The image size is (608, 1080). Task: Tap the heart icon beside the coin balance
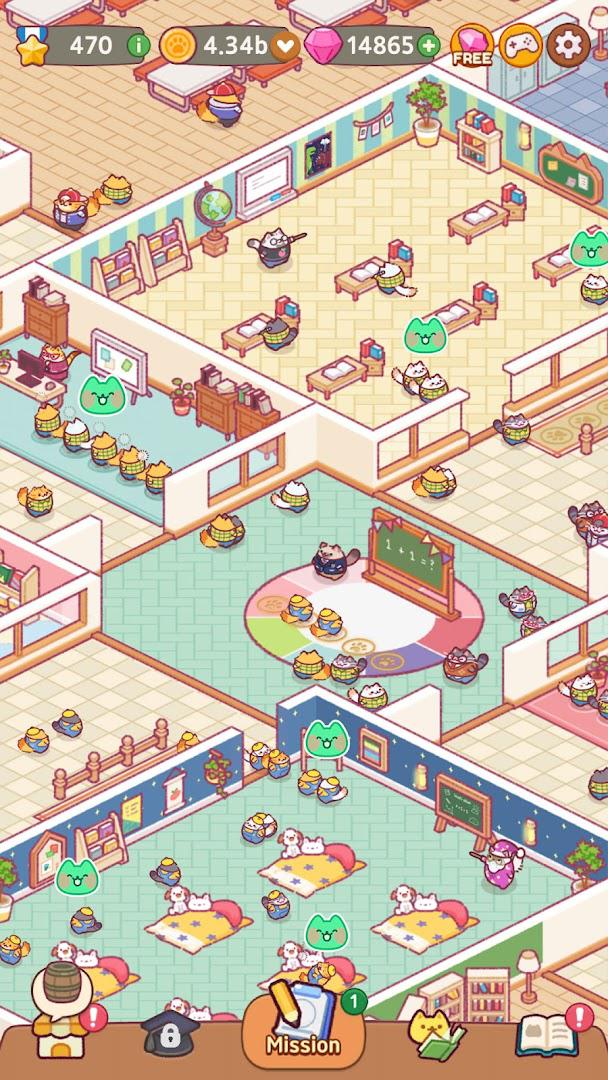(286, 45)
